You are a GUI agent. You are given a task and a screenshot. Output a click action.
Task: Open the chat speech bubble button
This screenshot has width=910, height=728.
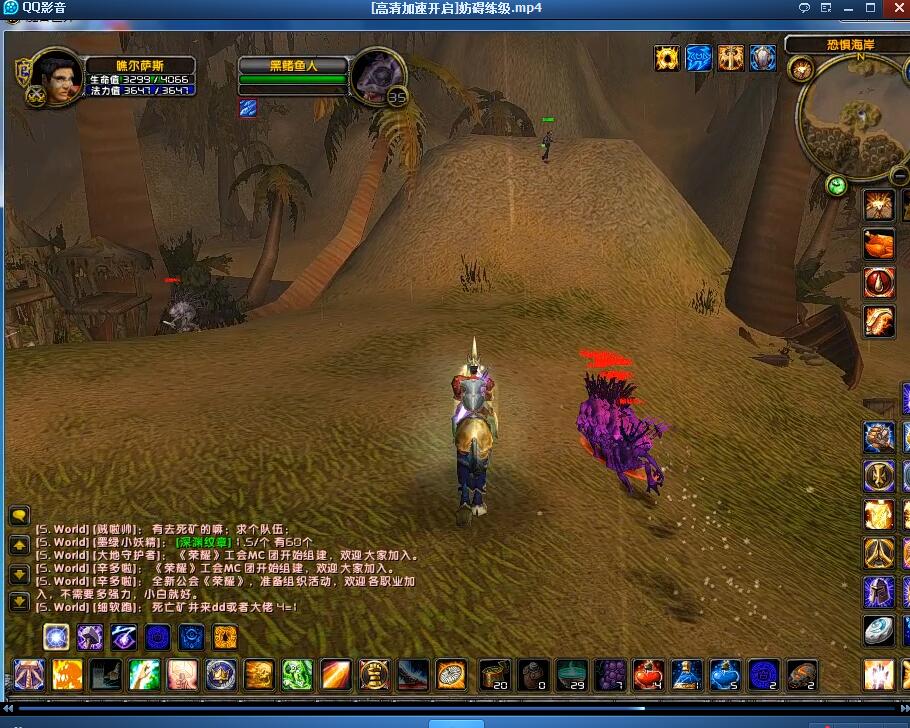19,516
